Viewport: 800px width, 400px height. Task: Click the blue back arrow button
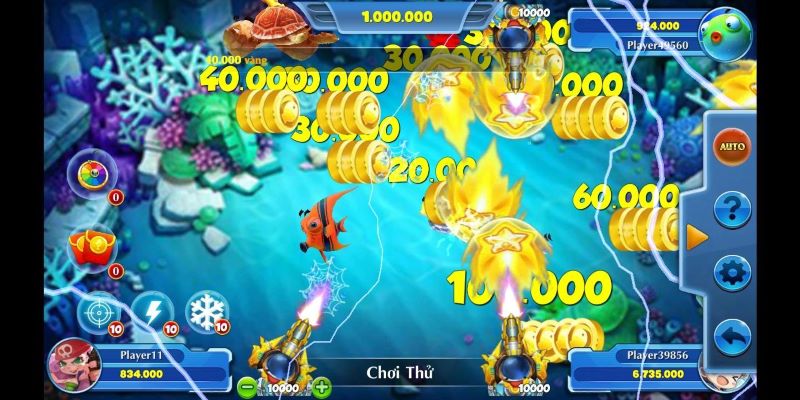(733, 335)
